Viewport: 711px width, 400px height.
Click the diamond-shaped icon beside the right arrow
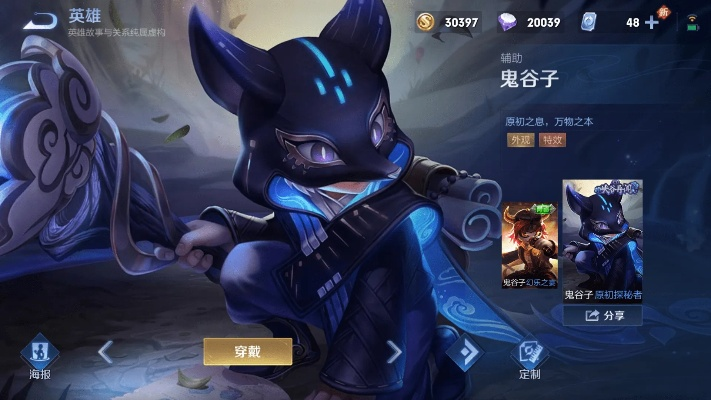pos(464,352)
